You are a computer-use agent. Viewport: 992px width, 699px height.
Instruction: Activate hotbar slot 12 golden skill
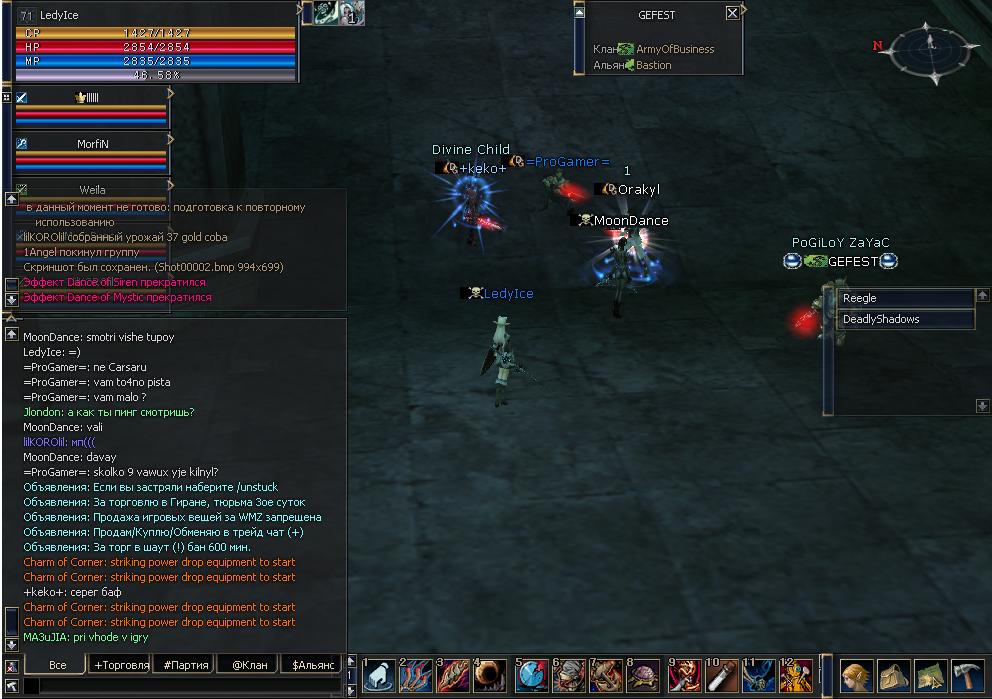click(x=797, y=677)
